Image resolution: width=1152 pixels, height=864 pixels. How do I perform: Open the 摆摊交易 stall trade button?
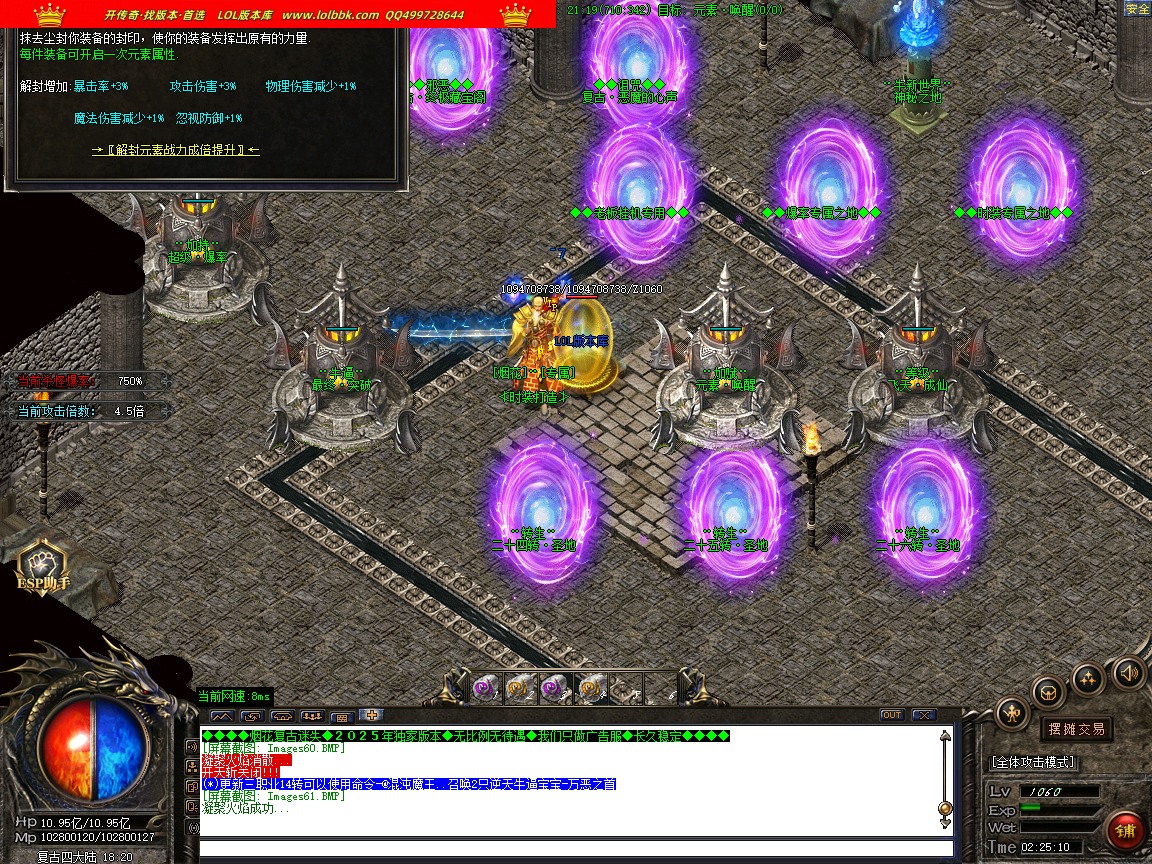1076,729
